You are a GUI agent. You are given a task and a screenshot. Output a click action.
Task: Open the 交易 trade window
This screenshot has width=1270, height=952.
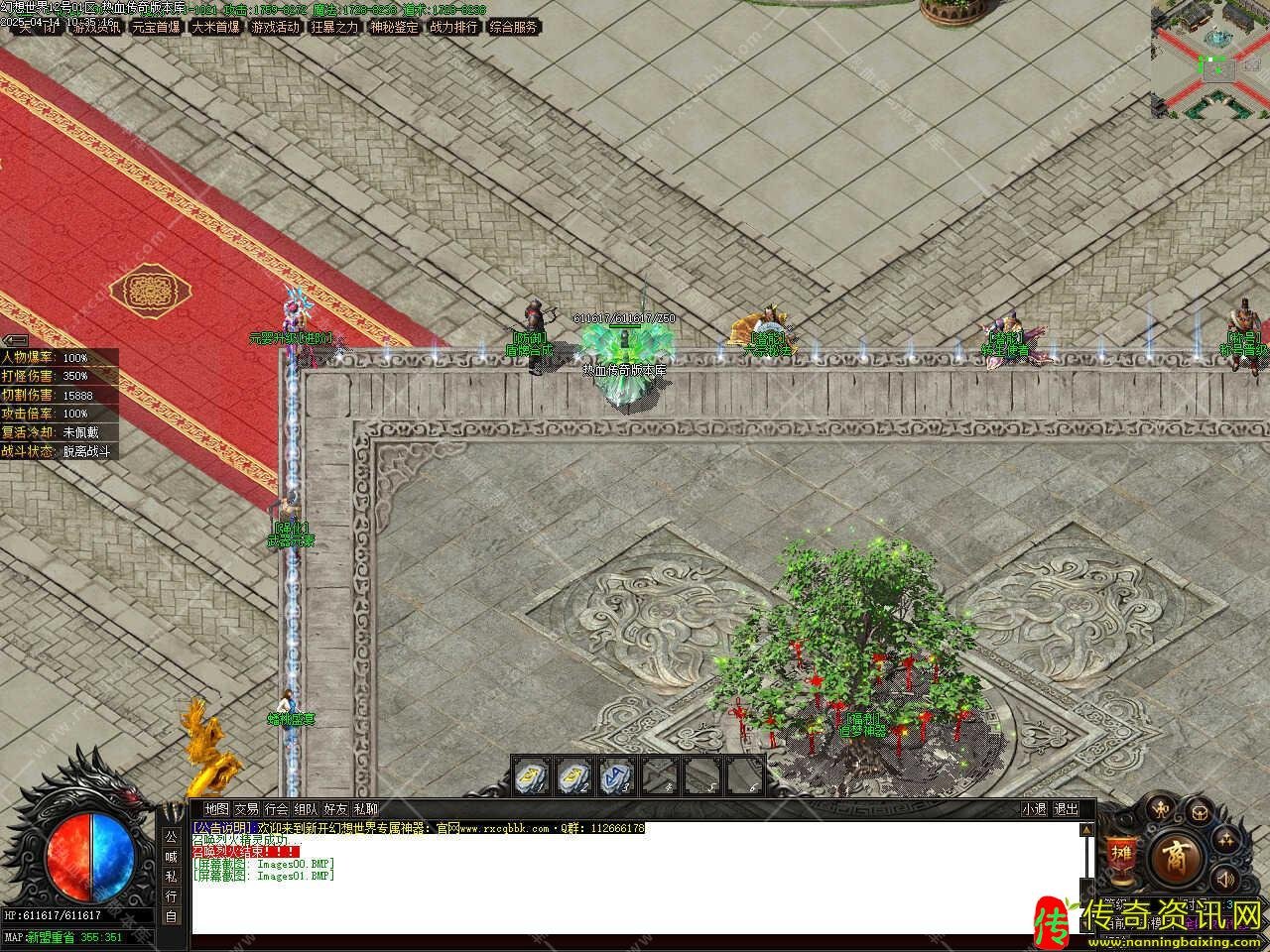[246, 809]
